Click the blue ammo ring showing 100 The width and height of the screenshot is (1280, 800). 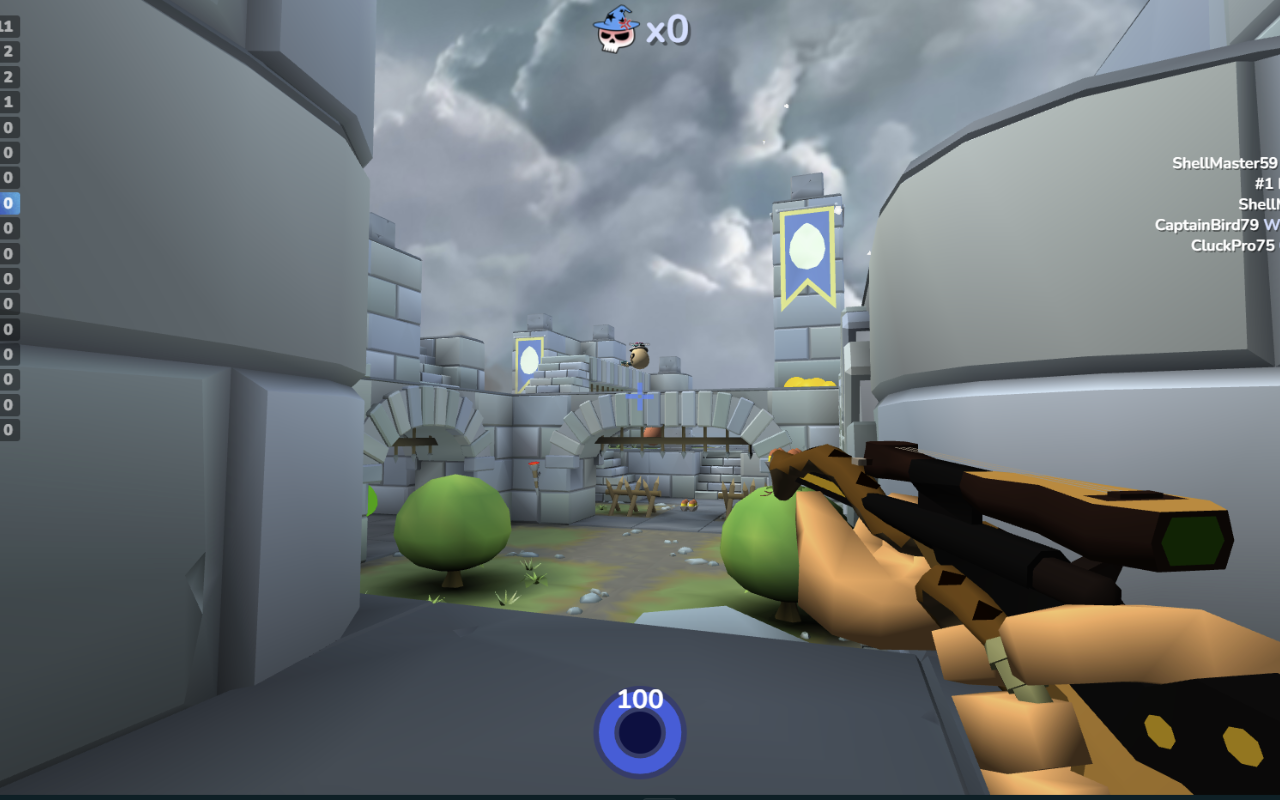point(639,732)
